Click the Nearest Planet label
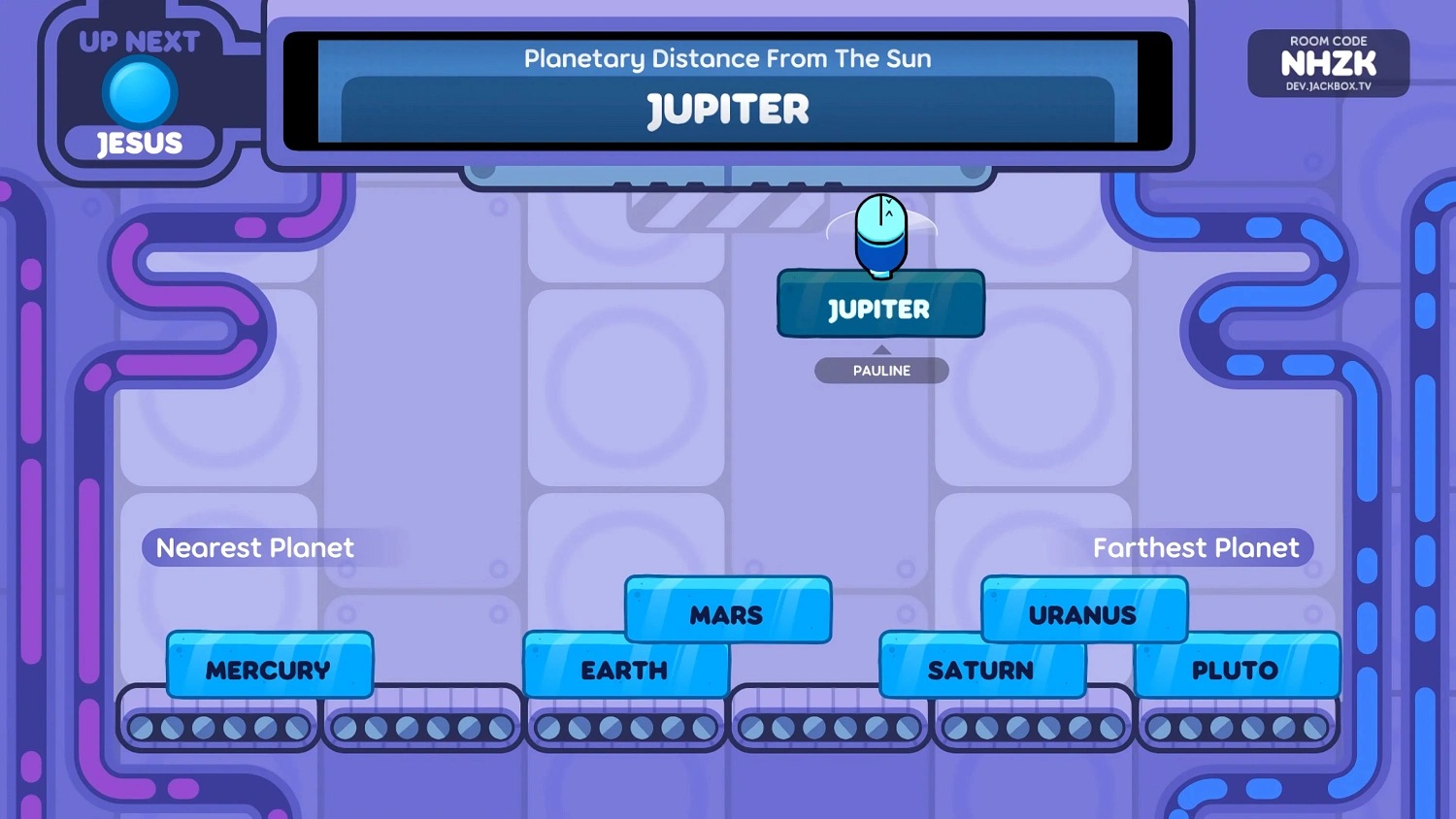 pyautogui.click(x=253, y=547)
